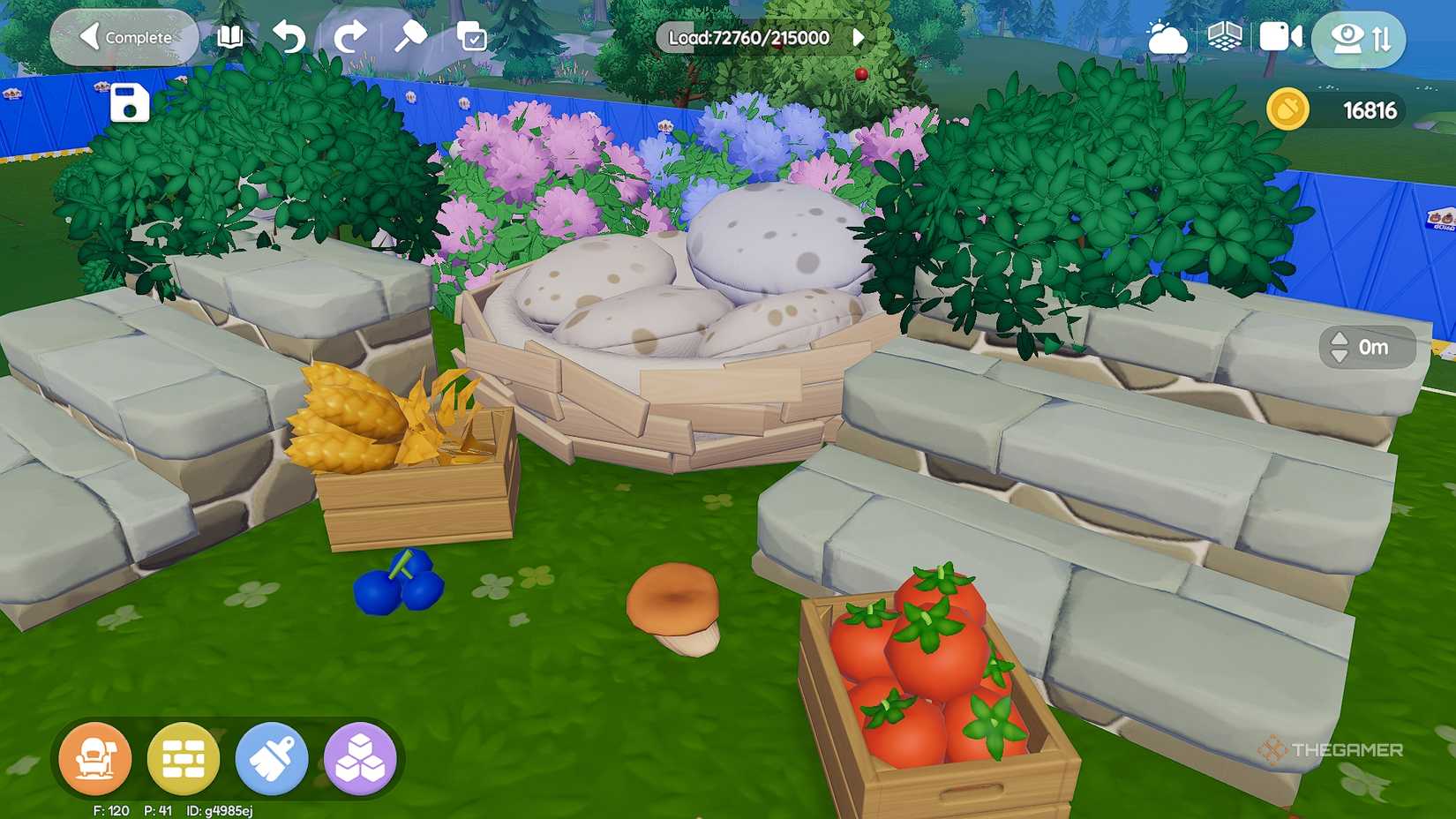Save the build with floppy disk icon

click(130, 103)
